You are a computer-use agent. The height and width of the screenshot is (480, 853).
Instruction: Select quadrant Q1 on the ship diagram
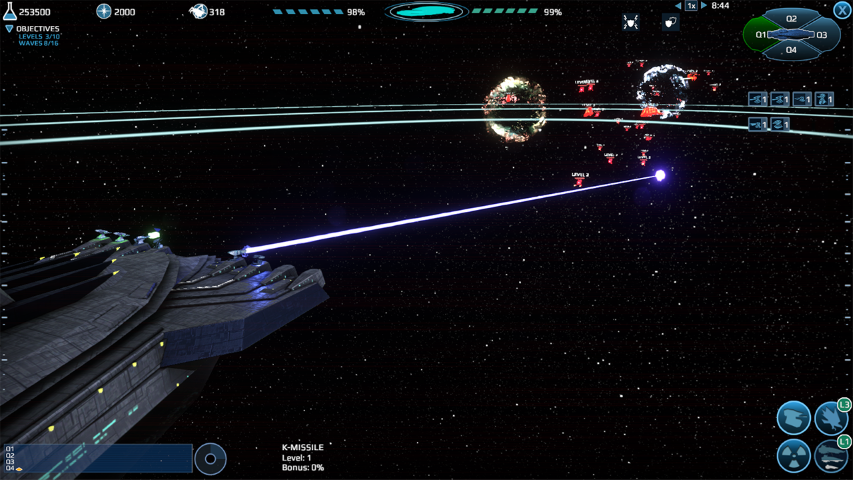(x=762, y=35)
